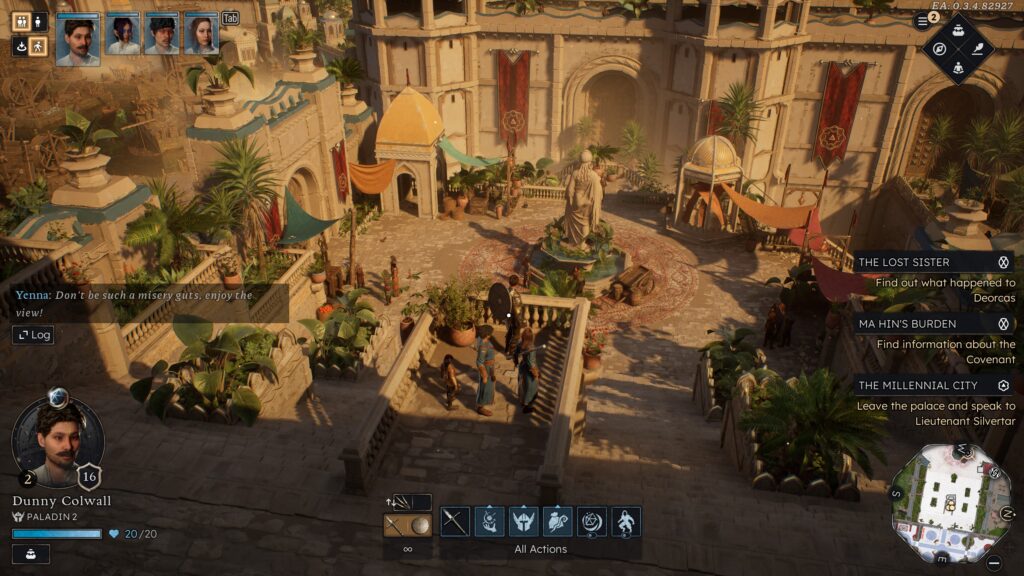The image size is (1024, 576).
Task: Activate the winged helmet ability
Action: (x=523, y=521)
